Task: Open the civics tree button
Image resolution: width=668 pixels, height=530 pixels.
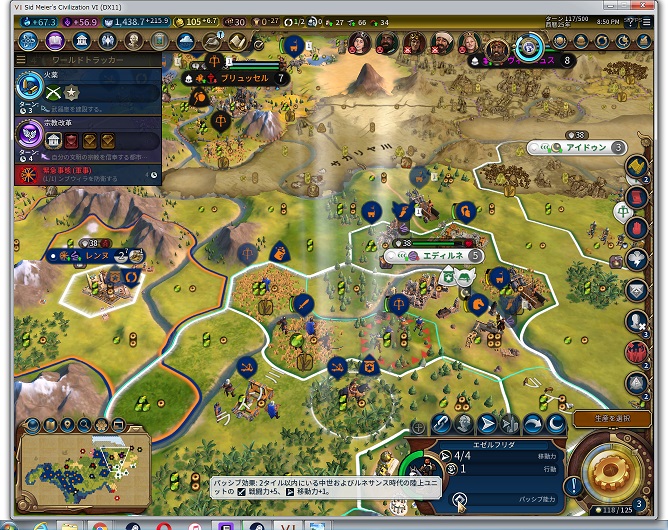Action: click(54, 41)
